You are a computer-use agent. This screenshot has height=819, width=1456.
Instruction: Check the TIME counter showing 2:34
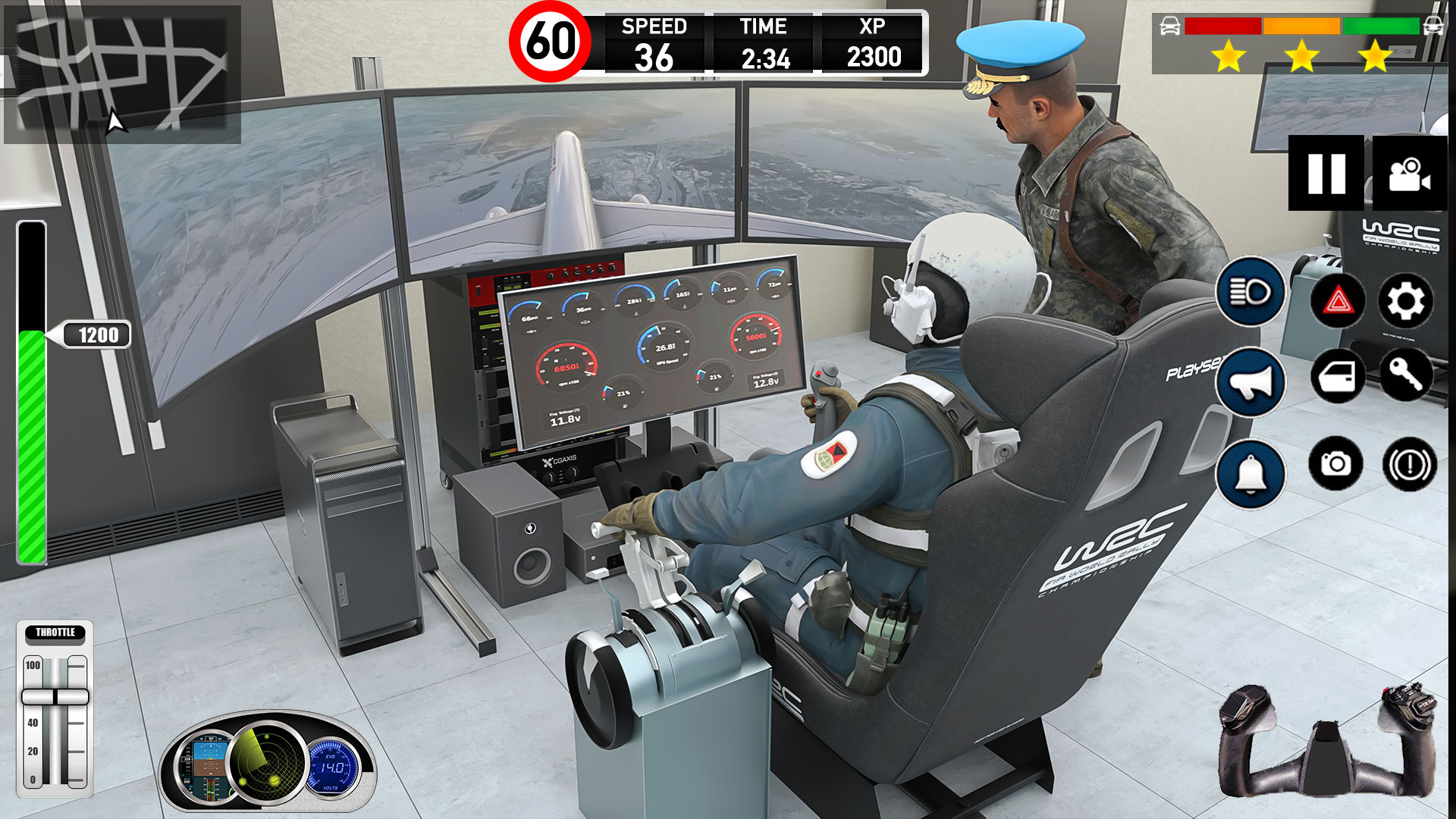click(766, 42)
